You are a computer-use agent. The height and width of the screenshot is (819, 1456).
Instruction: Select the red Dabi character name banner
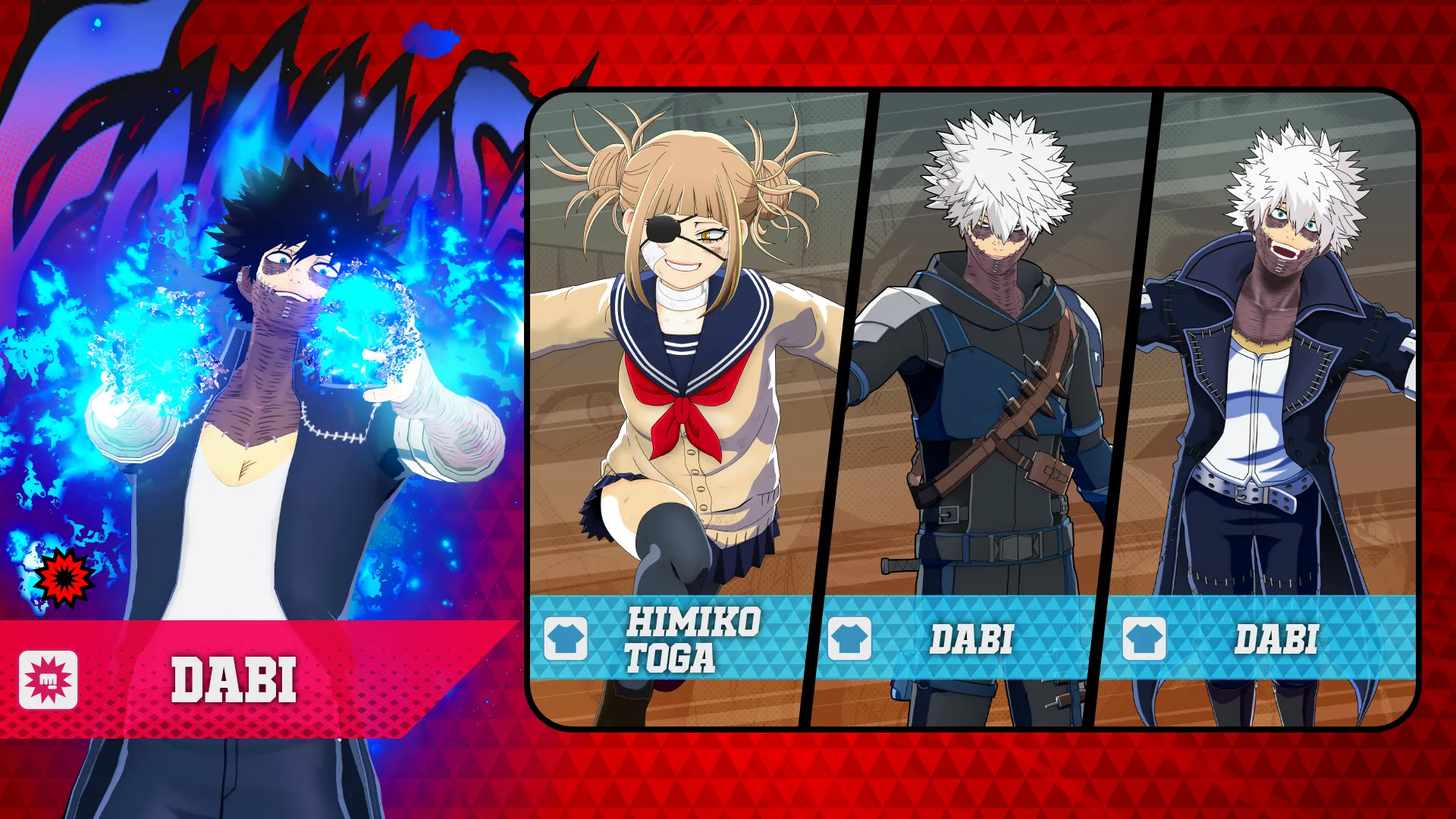(x=235, y=679)
